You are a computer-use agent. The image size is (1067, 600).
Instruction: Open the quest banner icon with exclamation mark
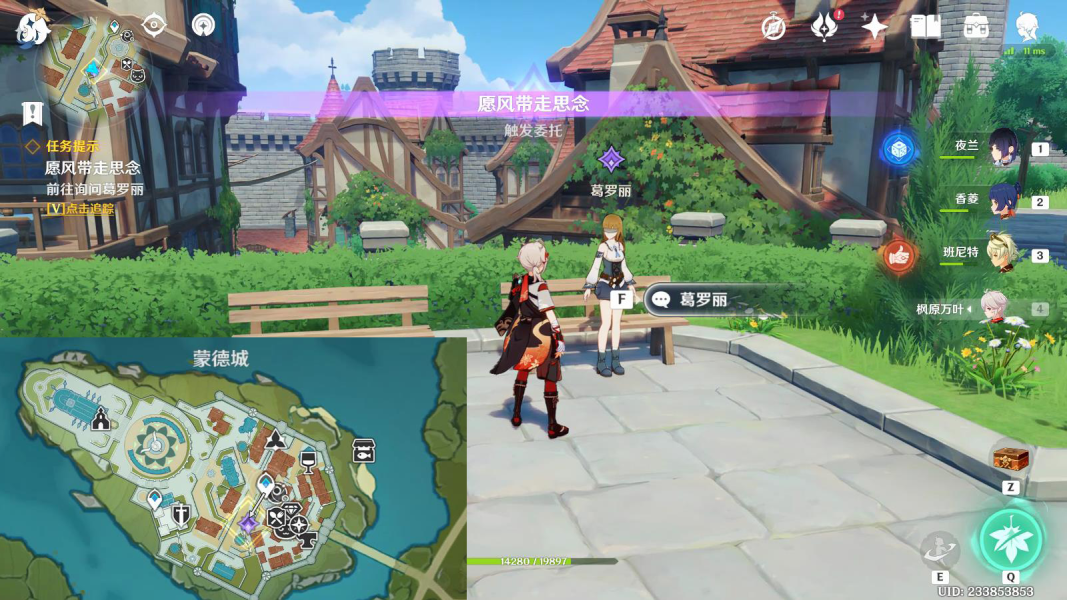[33, 113]
